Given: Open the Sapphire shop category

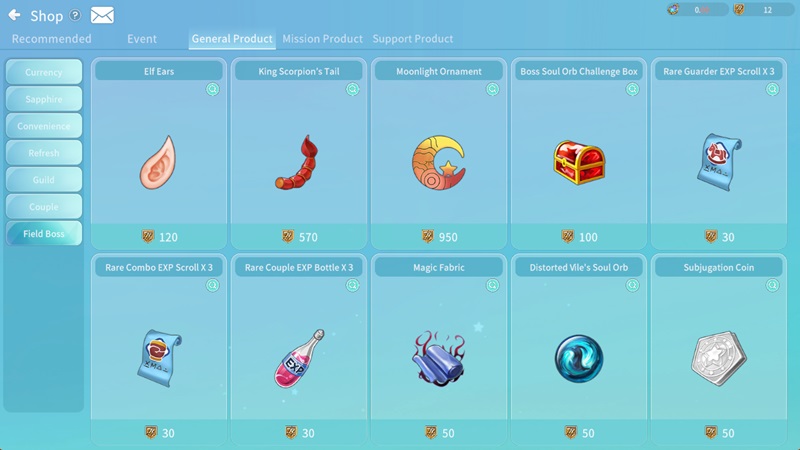Looking at the screenshot, I should pyautogui.click(x=44, y=100).
